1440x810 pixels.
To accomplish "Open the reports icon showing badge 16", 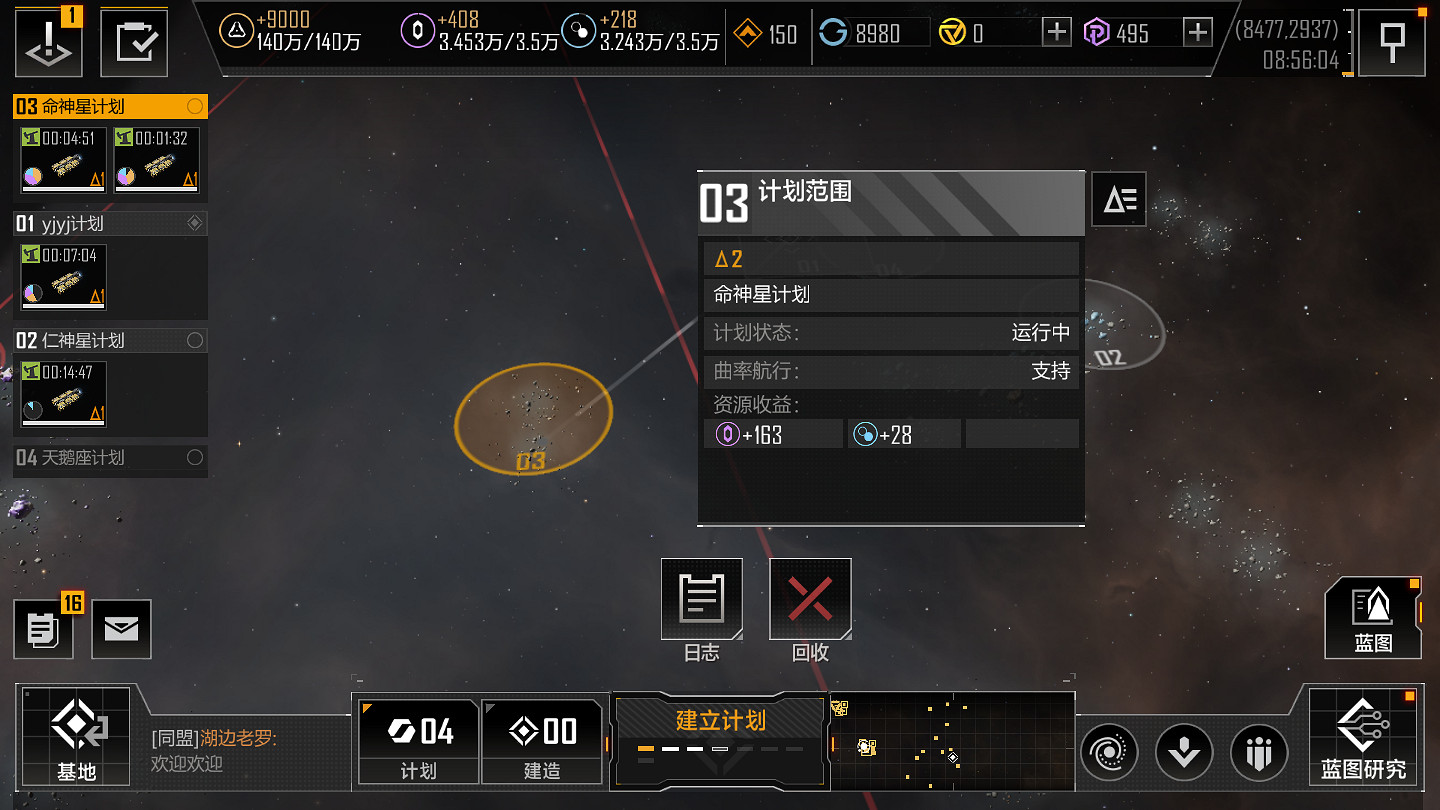I will tap(44, 629).
